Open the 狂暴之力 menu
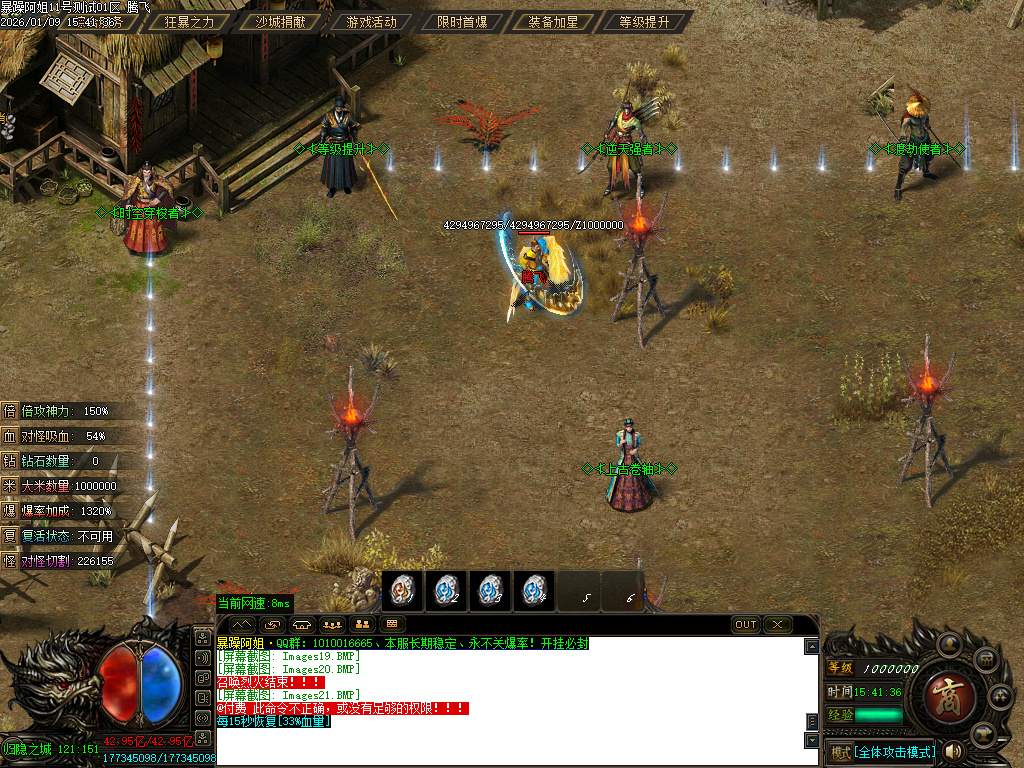Screen dimensions: 1024x768 [x=189, y=21]
